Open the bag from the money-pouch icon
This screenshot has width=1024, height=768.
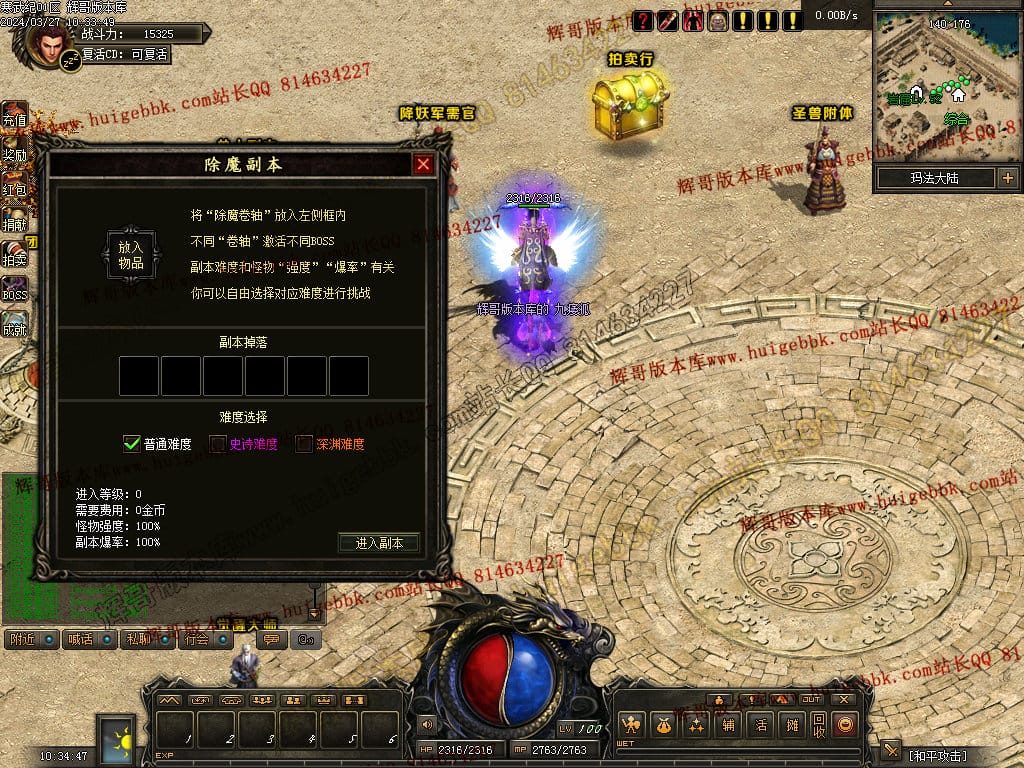[x=661, y=725]
